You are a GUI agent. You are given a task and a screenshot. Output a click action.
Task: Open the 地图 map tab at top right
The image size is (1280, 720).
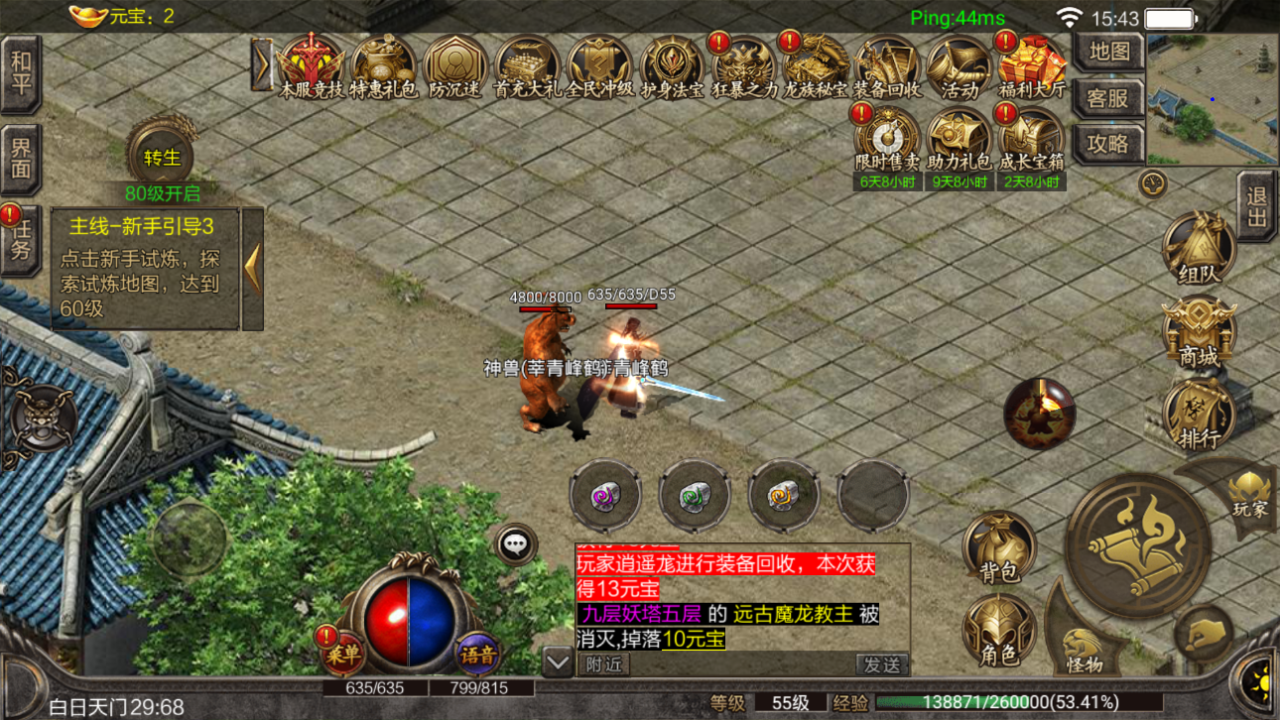(x=1109, y=52)
